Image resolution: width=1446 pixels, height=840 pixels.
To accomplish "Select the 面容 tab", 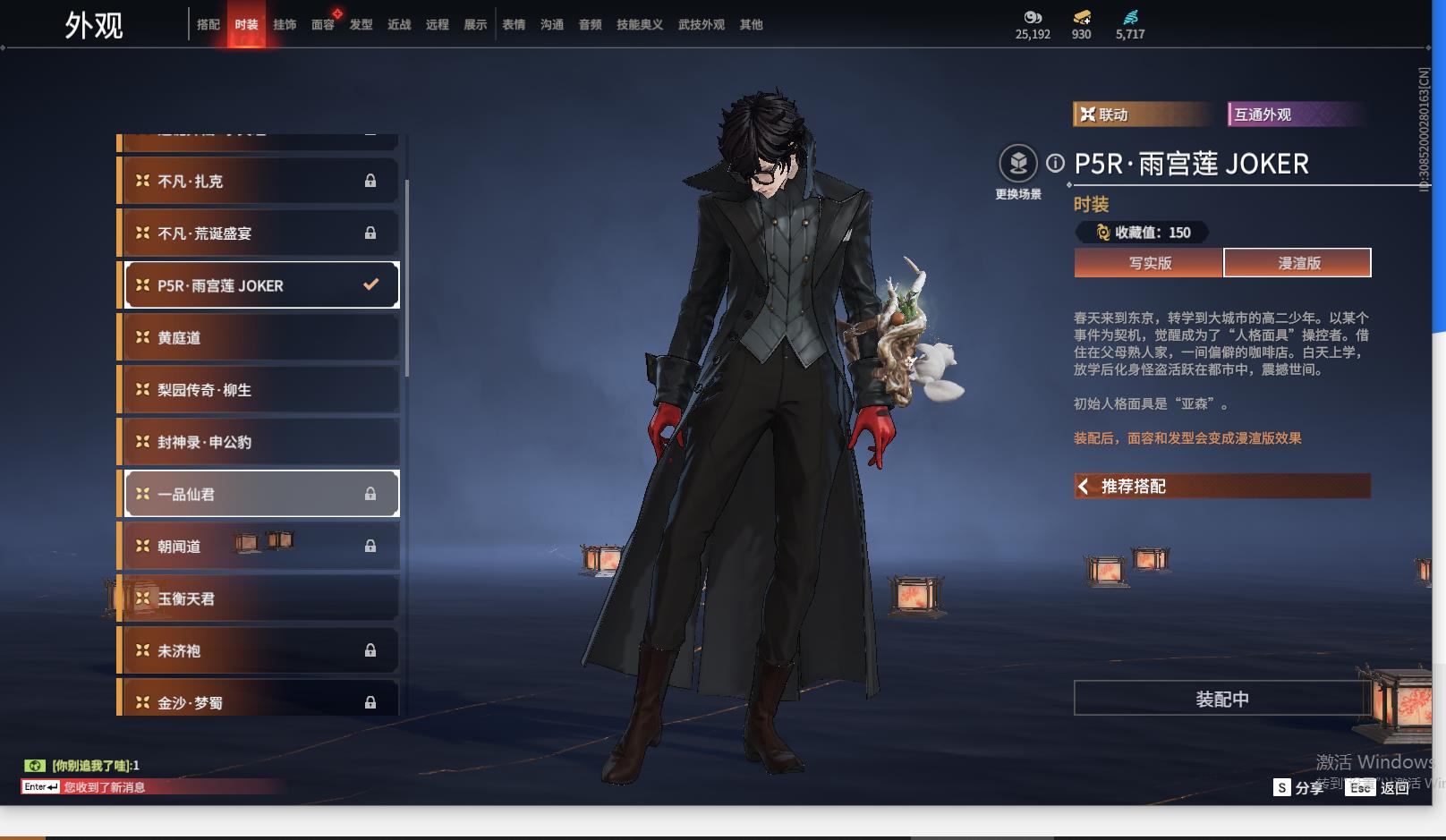I will [x=323, y=25].
